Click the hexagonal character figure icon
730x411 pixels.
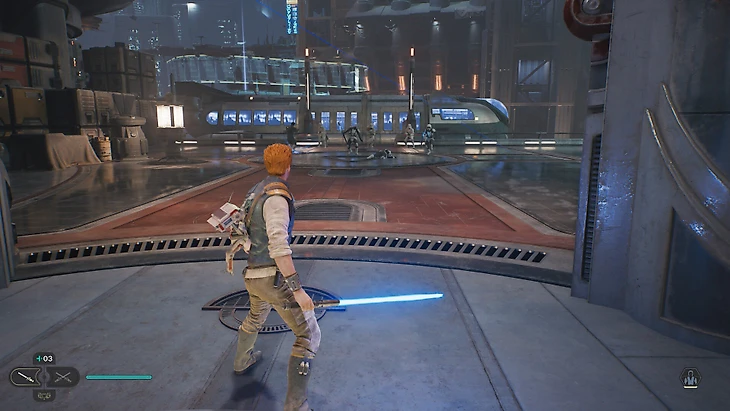pos(689,378)
